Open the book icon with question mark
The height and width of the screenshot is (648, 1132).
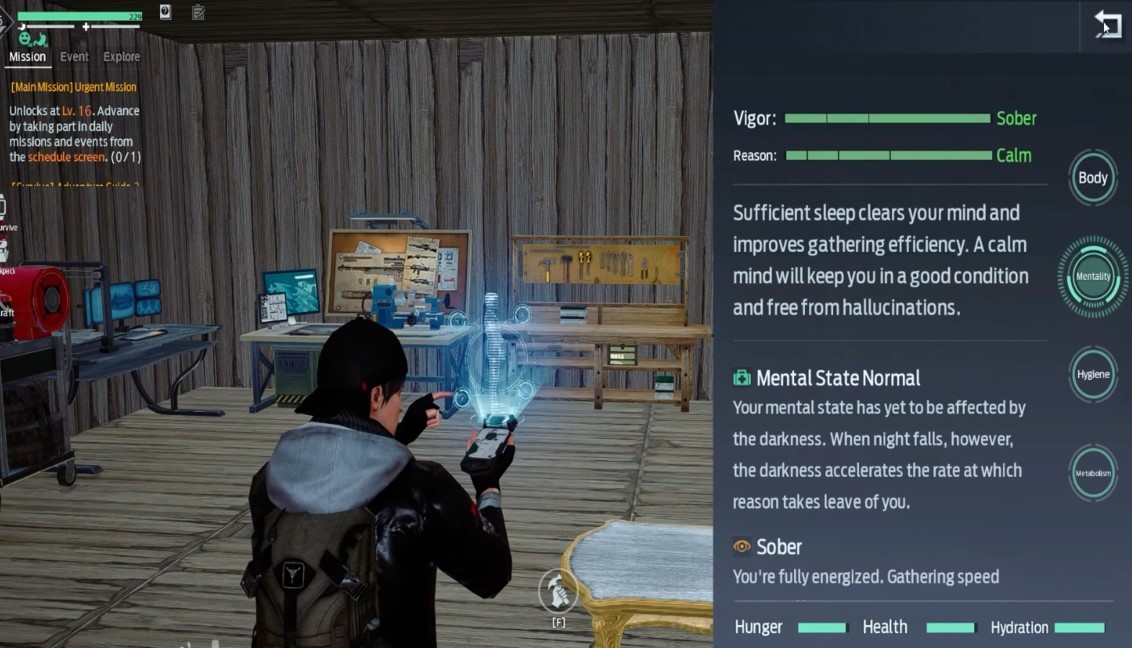coord(165,12)
